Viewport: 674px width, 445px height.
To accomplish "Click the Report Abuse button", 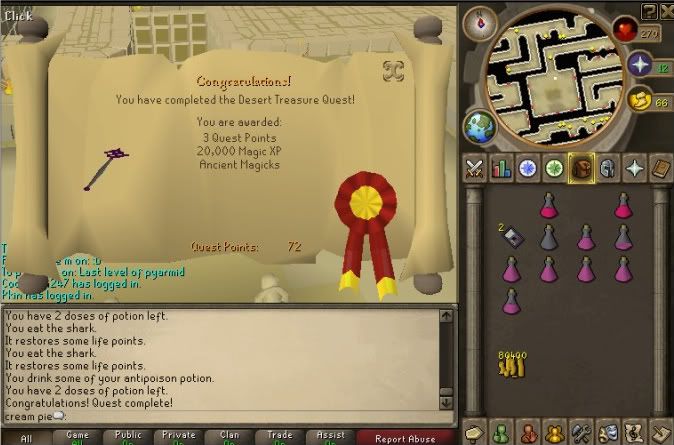I will 405,437.
